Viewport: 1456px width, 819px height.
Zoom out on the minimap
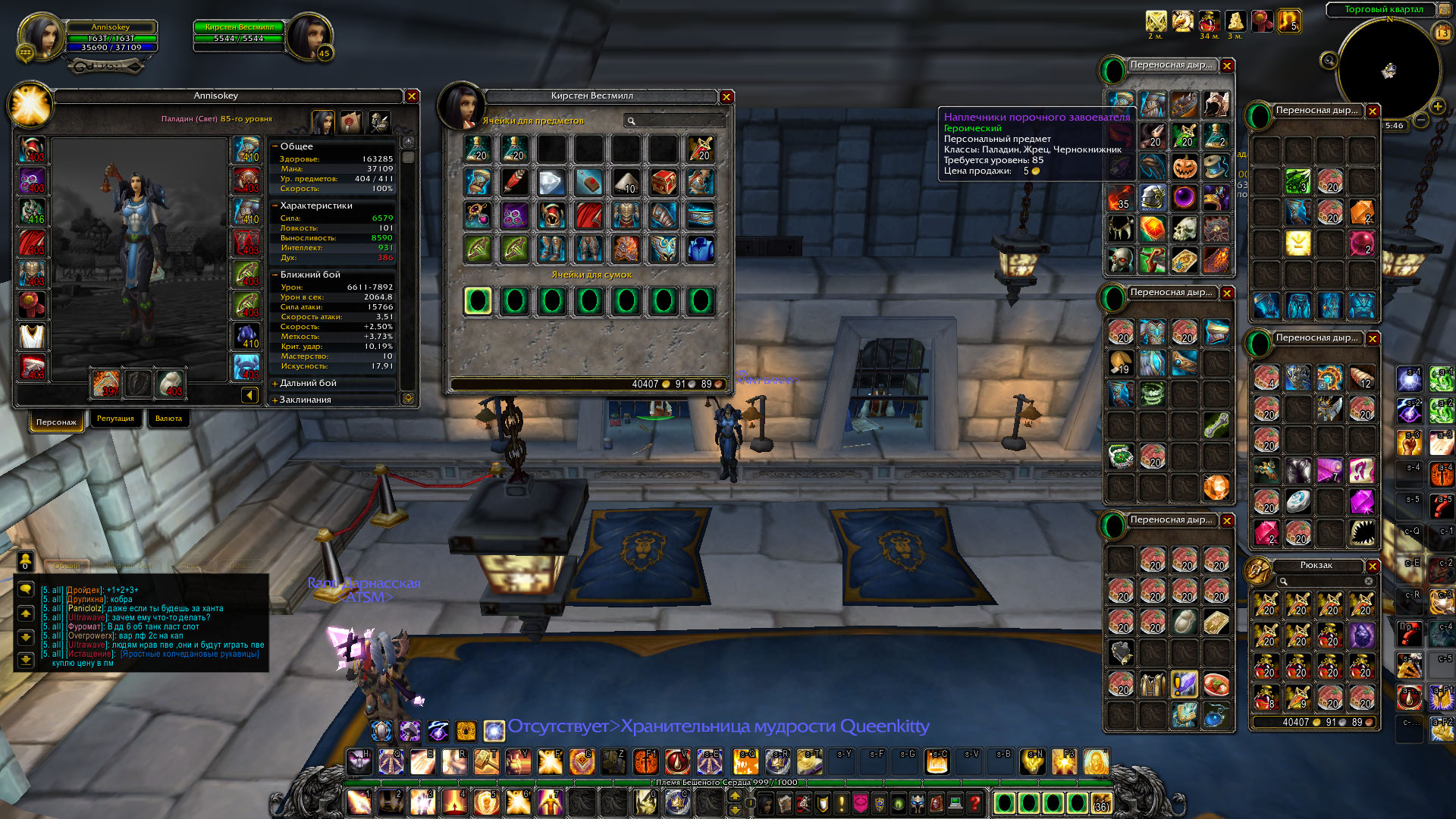(1422, 120)
